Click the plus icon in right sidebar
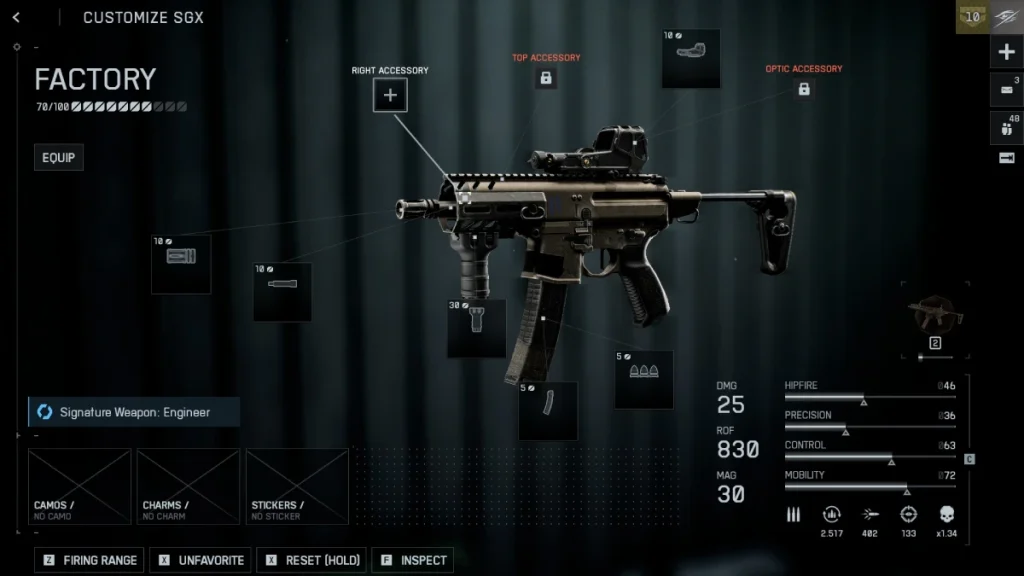 point(1007,52)
